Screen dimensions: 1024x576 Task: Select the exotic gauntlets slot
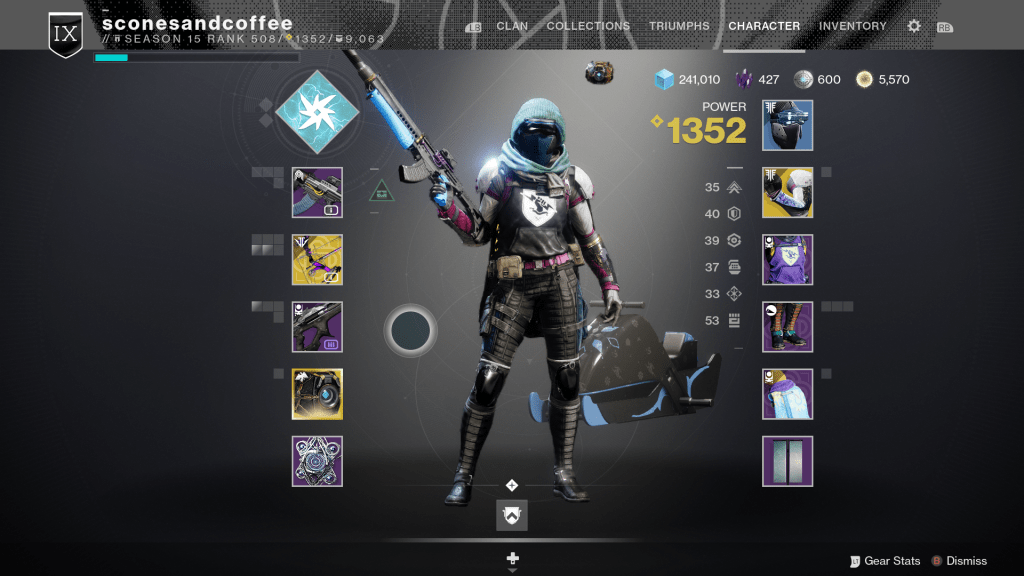click(787, 192)
